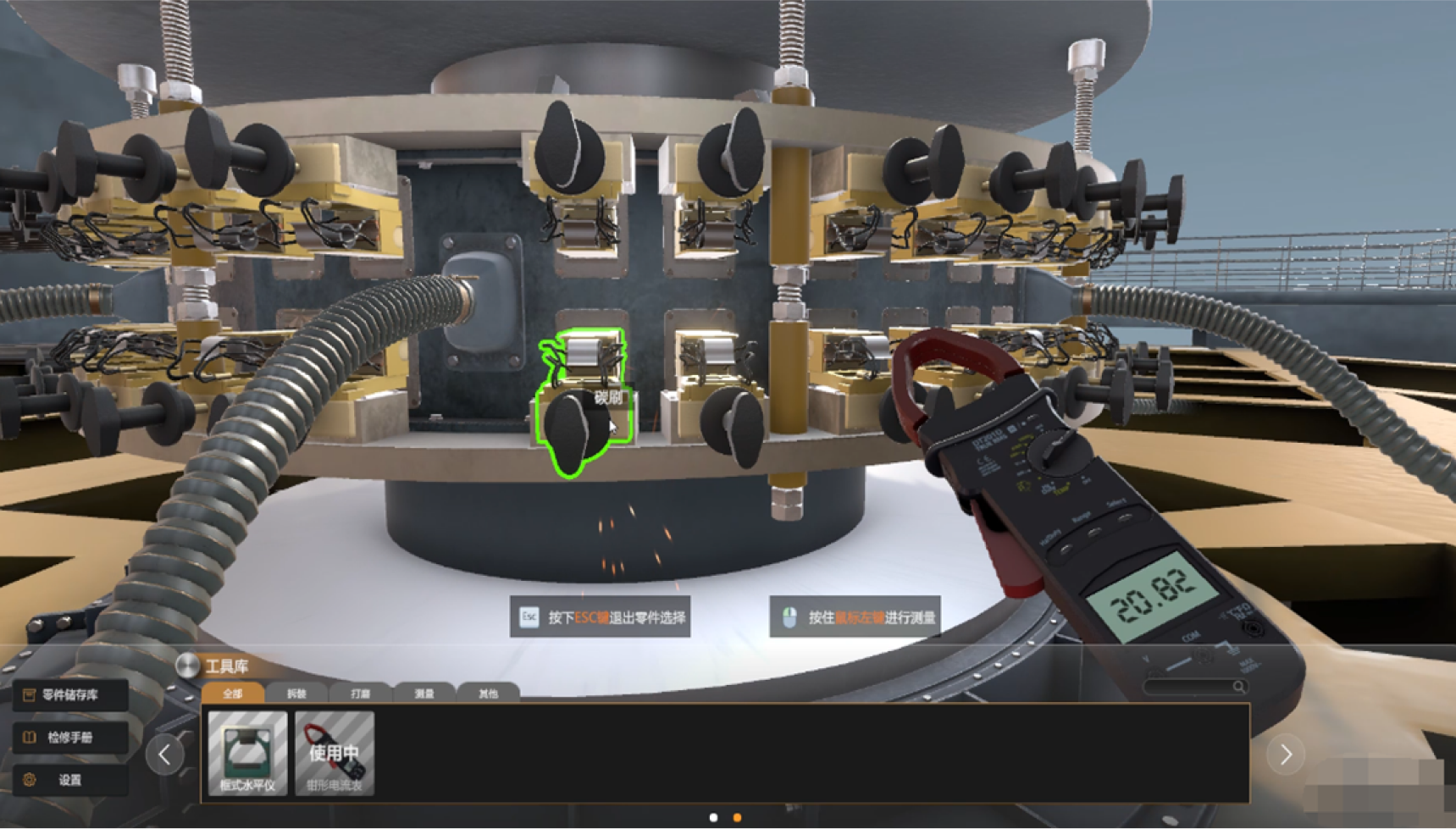Image resolution: width=1456 pixels, height=829 pixels.
Task: Select the 打磨 tool category tab
Action: 361,694
